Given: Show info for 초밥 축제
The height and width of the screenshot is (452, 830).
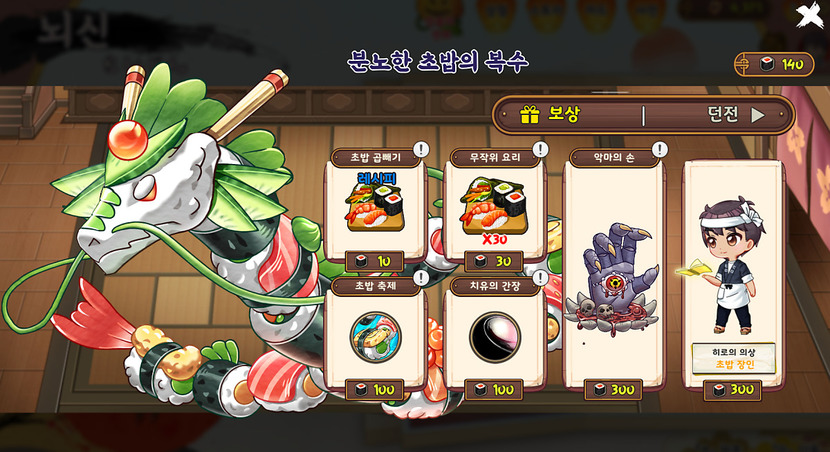Looking at the screenshot, I should (x=421, y=277).
